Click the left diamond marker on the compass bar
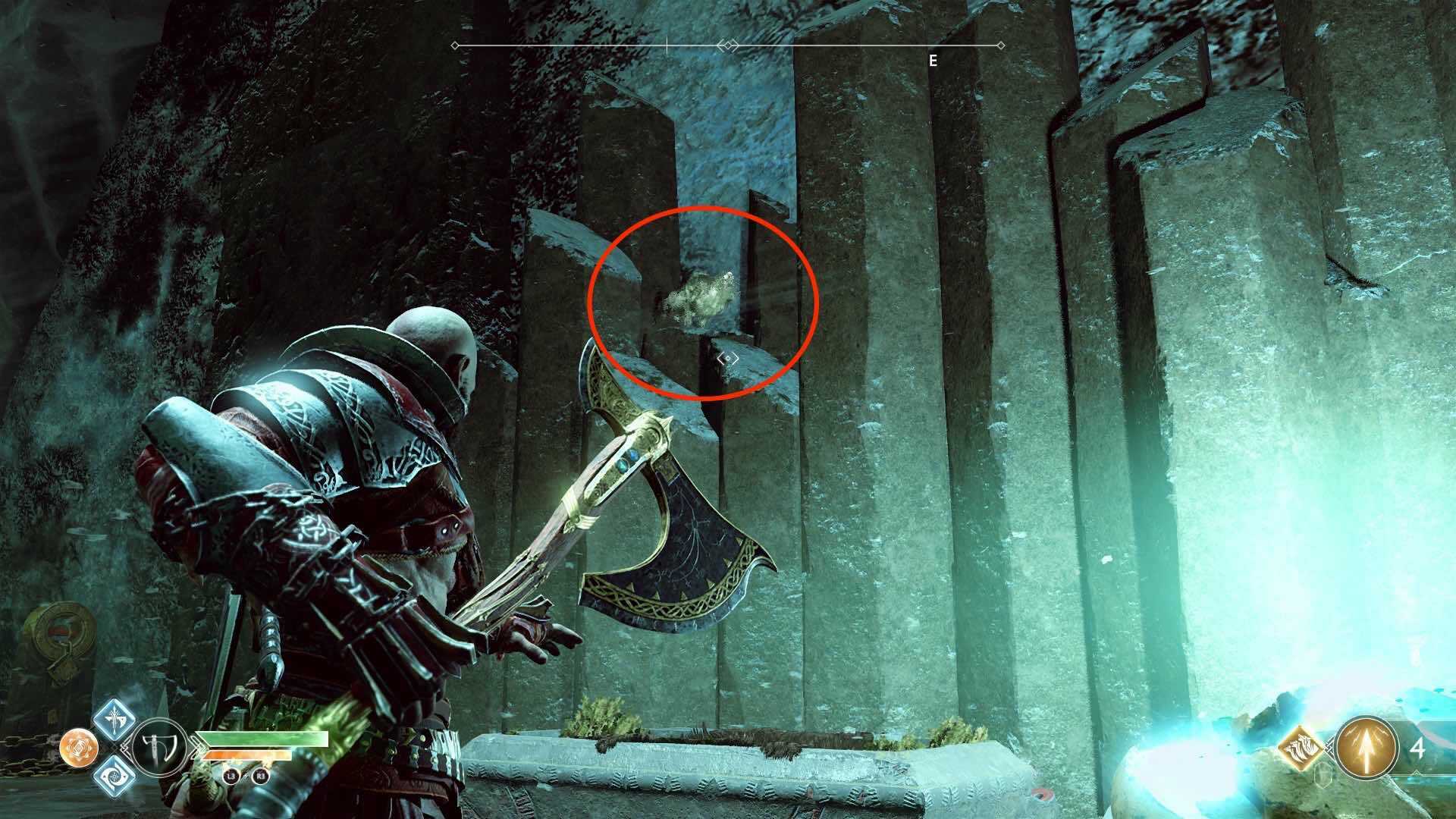Viewport: 1456px width, 819px height. click(455, 46)
